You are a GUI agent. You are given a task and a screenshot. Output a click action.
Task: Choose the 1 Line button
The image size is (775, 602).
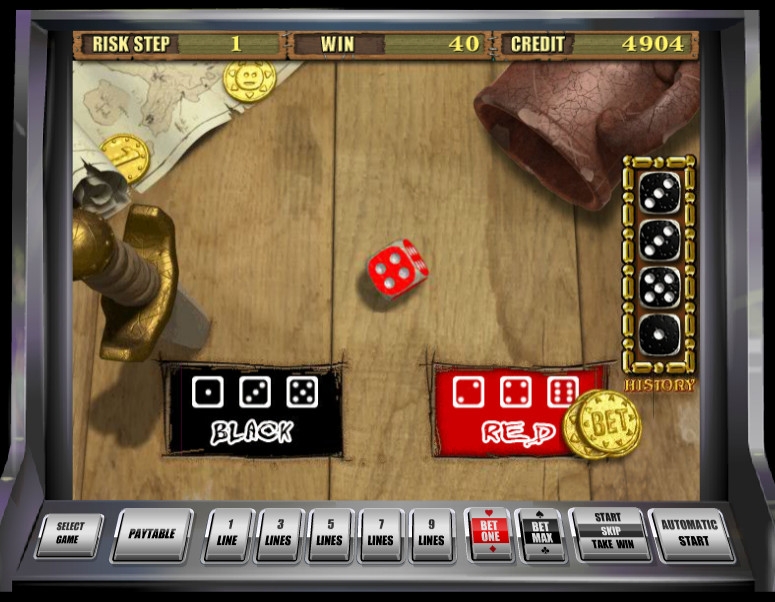coord(227,533)
